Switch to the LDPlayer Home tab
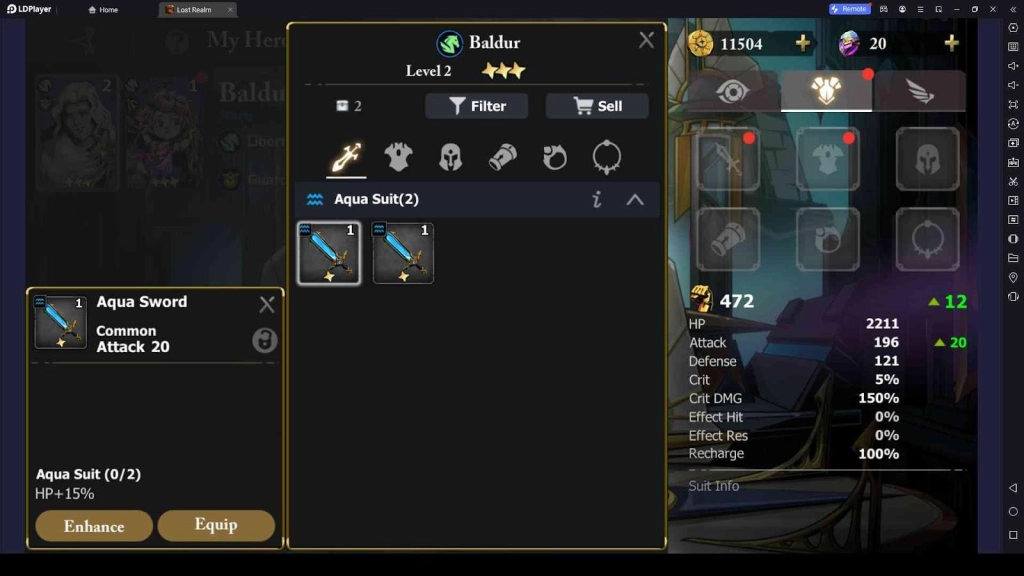Viewport: 1024px width, 576px height. pyautogui.click(x=103, y=10)
